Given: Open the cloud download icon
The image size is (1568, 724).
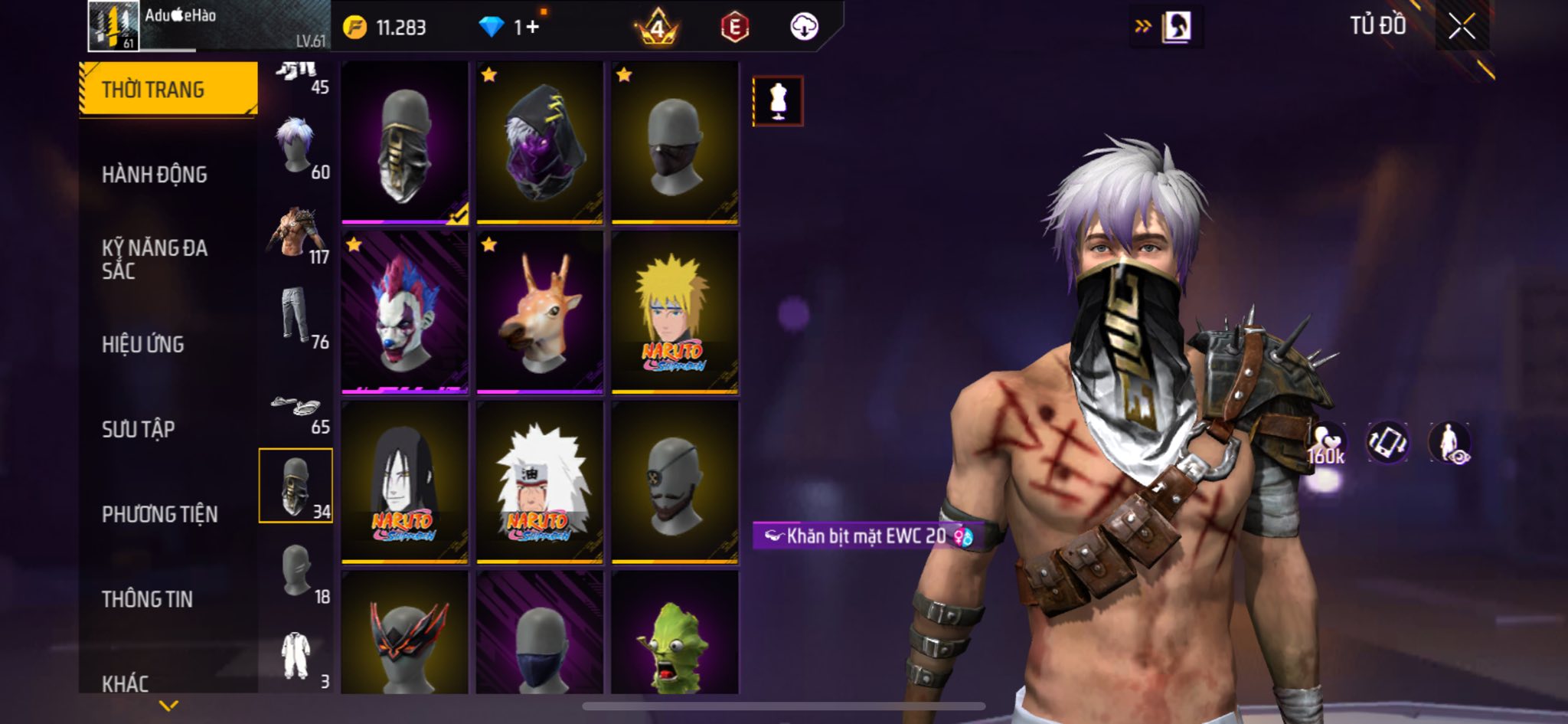Looking at the screenshot, I should click(x=804, y=27).
